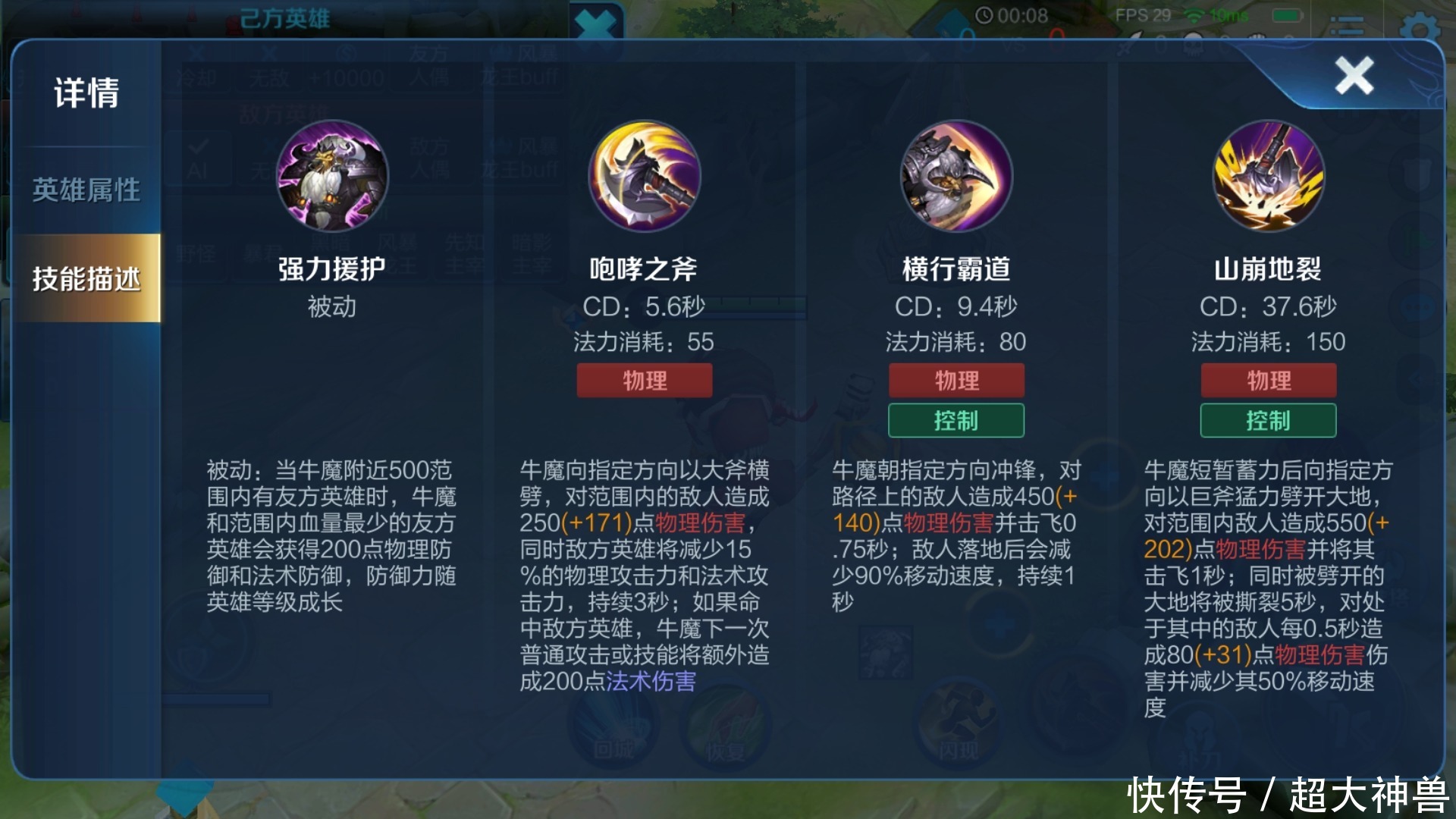This screenshot has width=1456, height=819.
Task: Open the 咆哮之斧 axe skill icon
Action: pyautogui.click(x=644, y=176)
